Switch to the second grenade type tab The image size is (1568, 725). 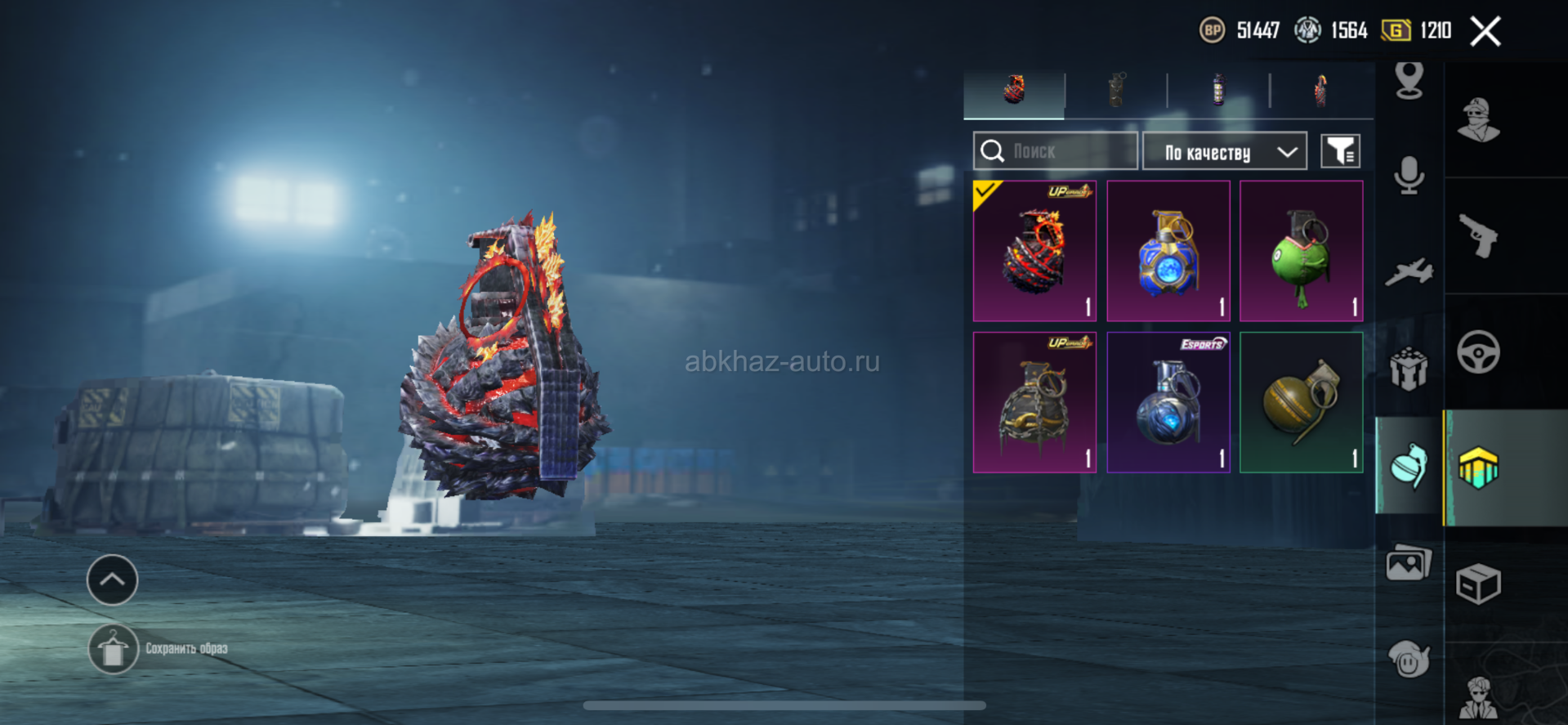pyautogui.click(x=1116, y=90)
